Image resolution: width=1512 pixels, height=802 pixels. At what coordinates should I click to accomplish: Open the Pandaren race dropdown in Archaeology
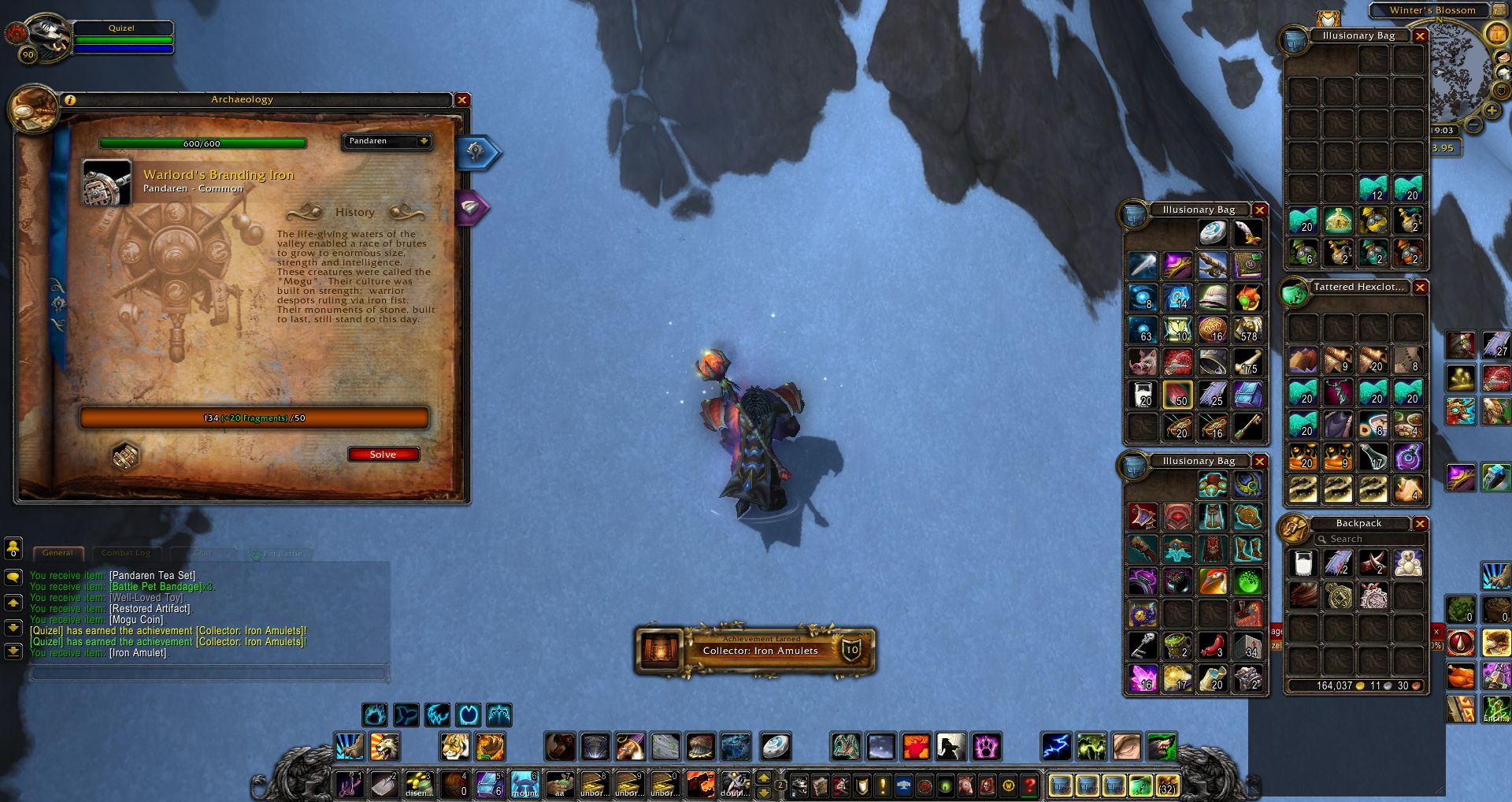[386, 141]
